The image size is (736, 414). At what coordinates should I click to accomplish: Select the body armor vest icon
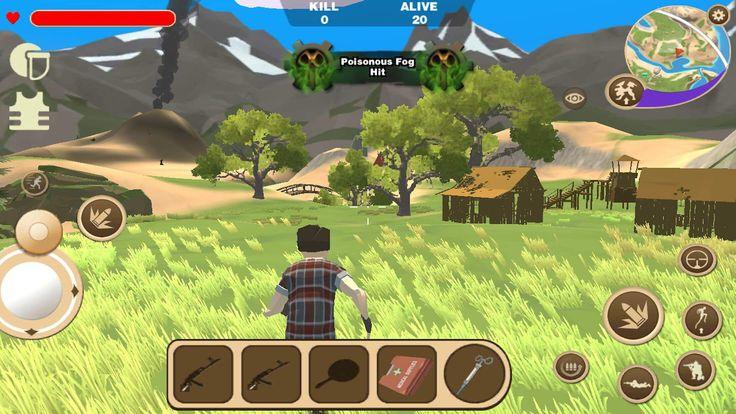(x=29, y=111)
